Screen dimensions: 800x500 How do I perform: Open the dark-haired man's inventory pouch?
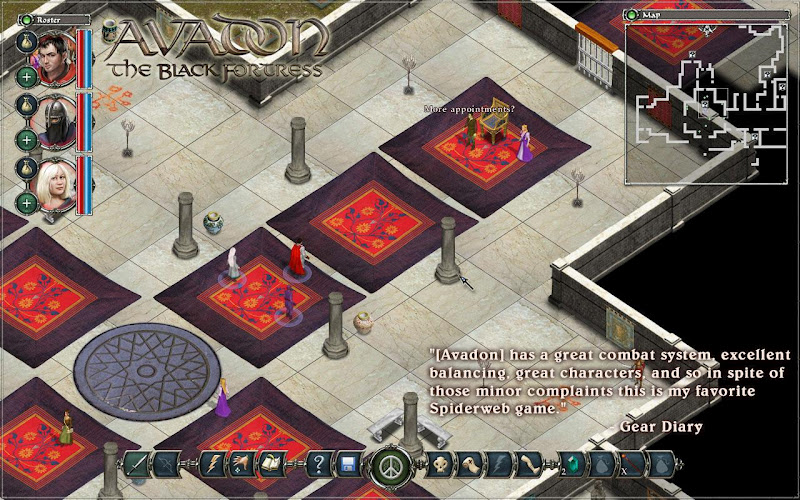pos(26,41)
